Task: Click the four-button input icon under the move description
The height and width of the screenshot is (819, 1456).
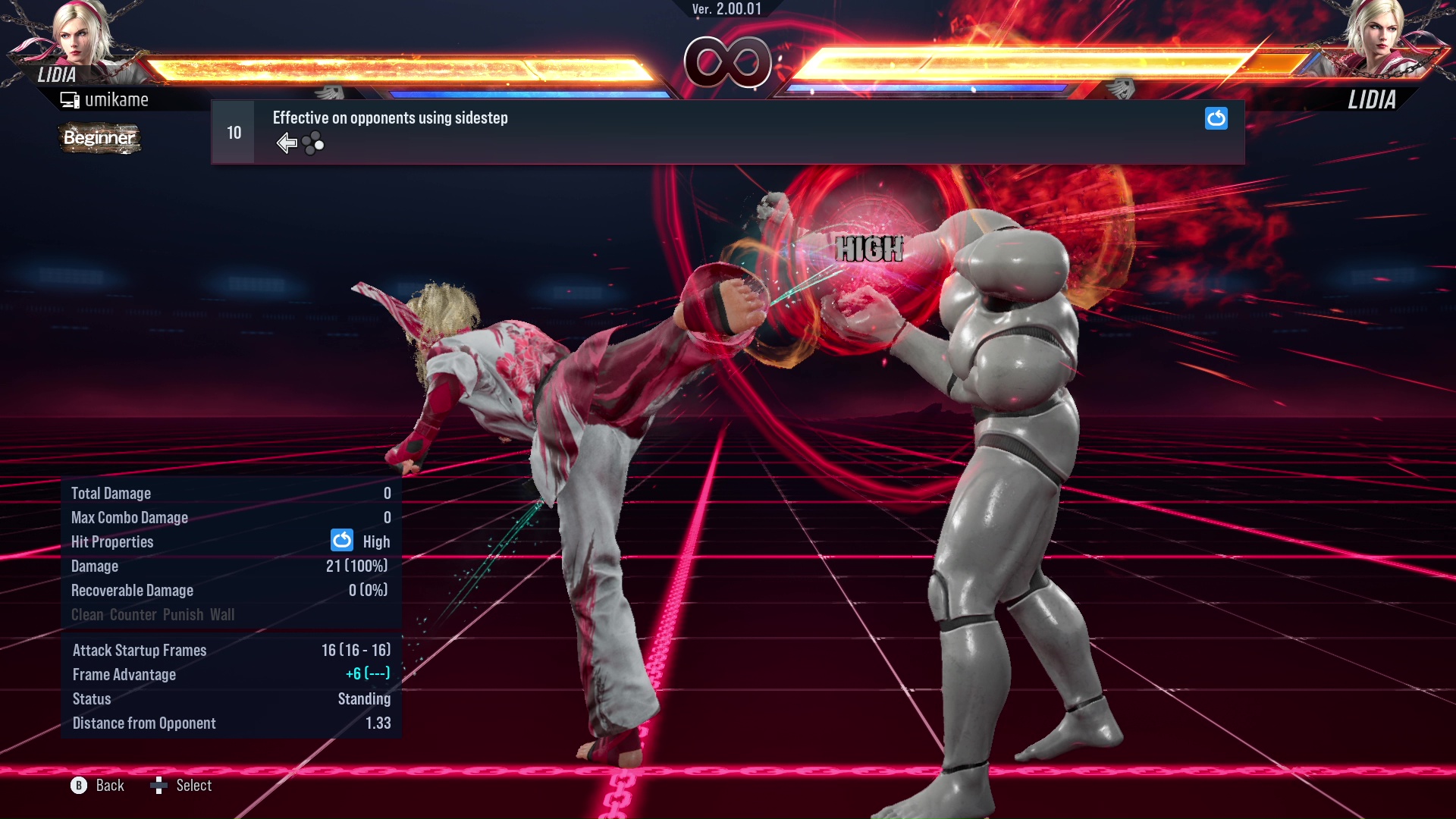Action: point(312,142)
